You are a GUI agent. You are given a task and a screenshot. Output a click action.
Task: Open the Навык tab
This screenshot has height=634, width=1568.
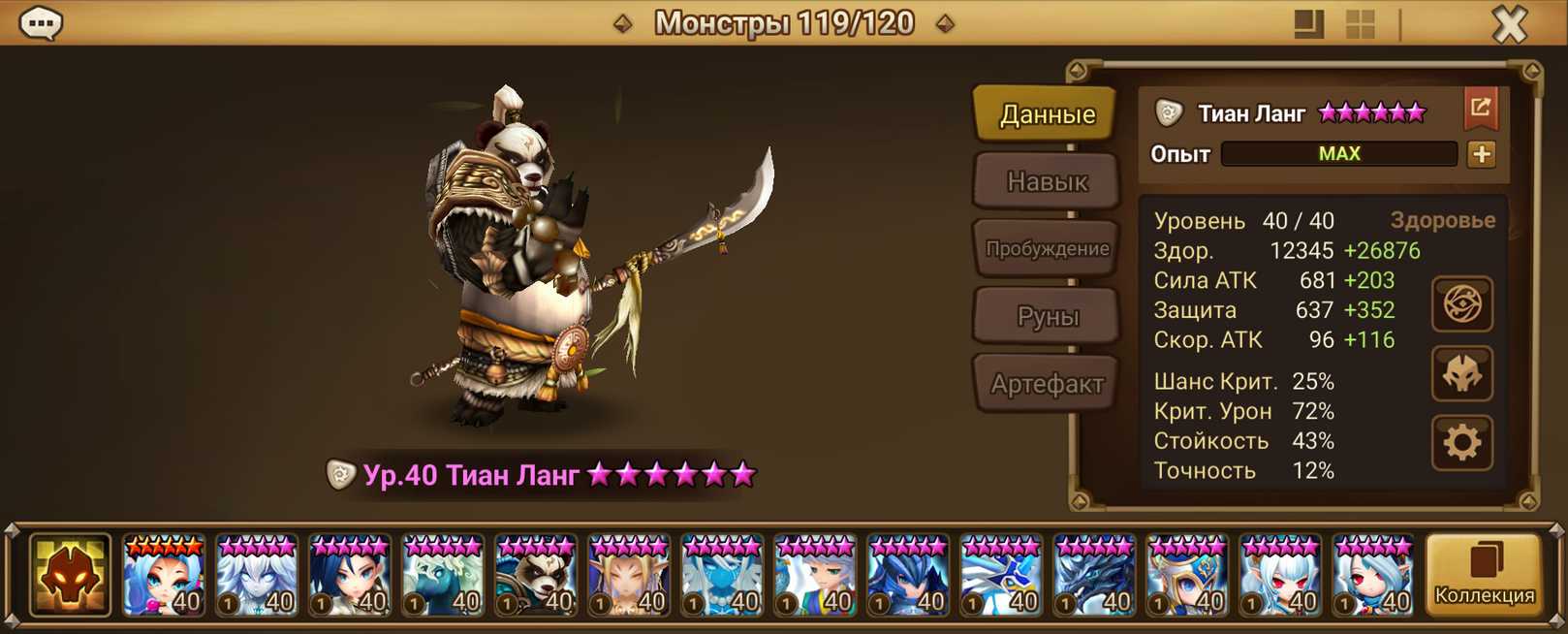tap(1047, 181)
